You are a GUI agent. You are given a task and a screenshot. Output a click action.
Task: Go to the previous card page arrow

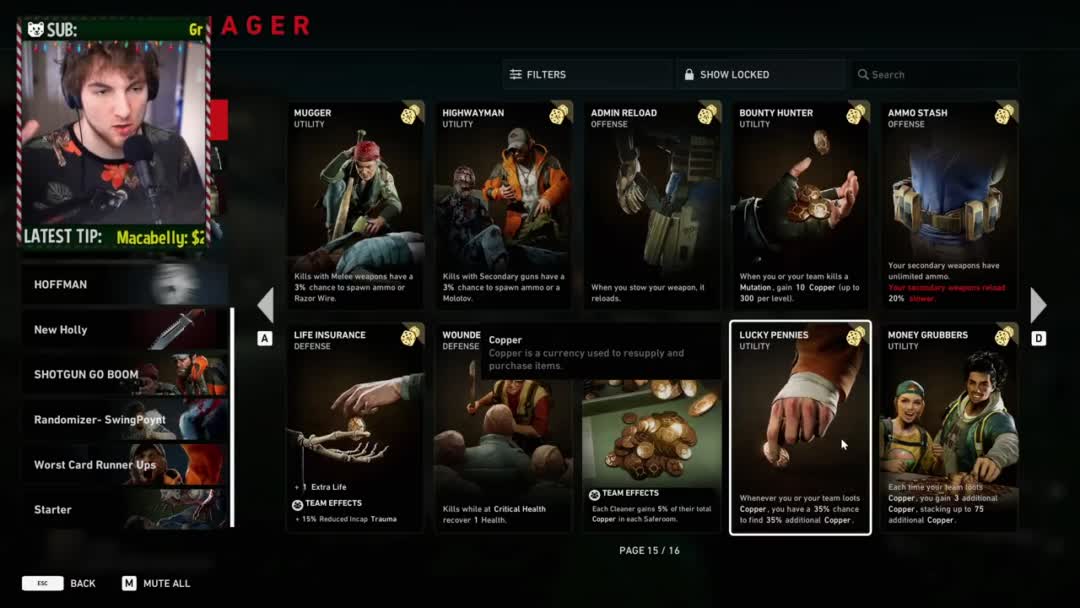tap(265, 306)
